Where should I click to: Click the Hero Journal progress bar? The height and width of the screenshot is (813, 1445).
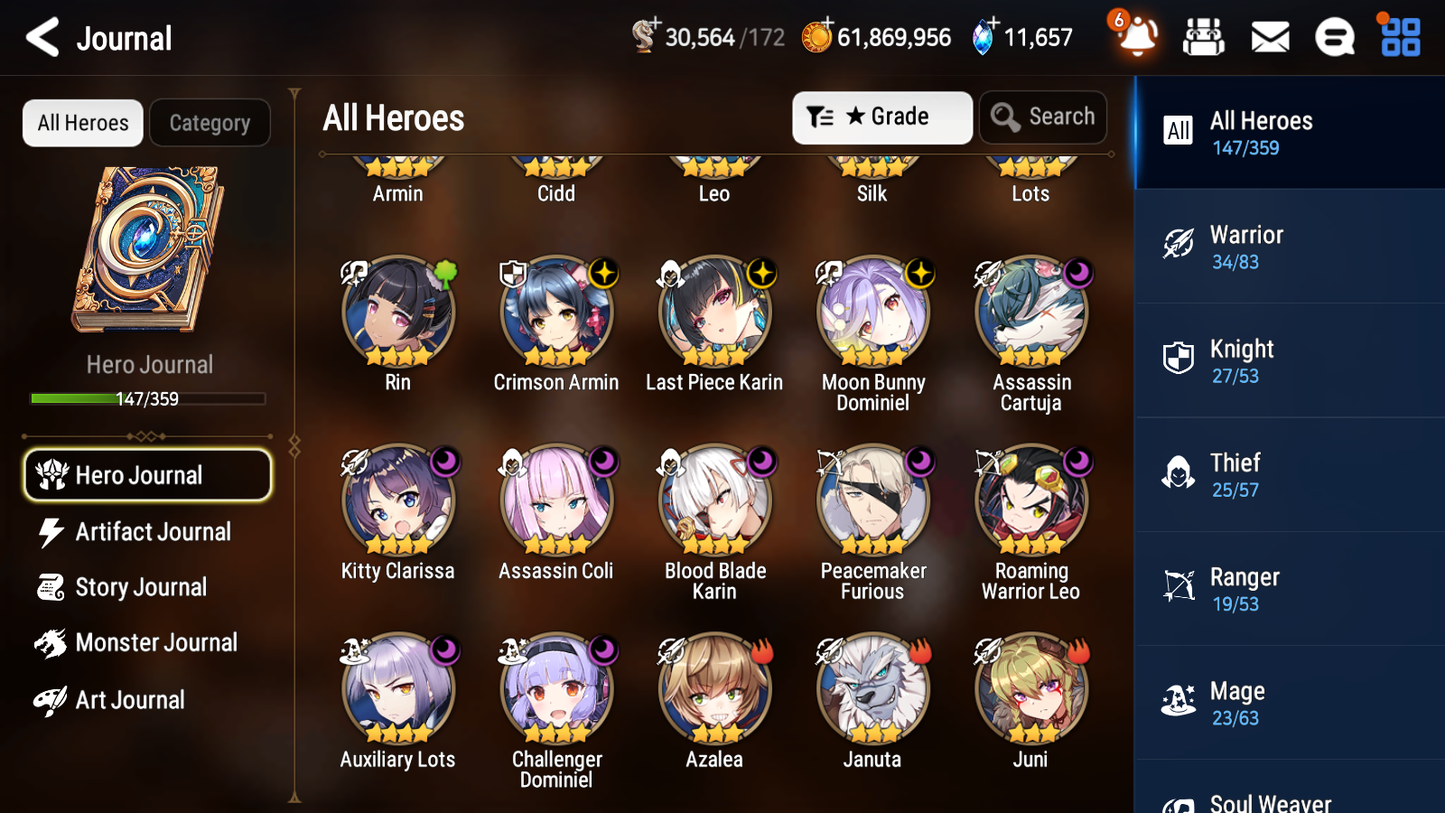click(149, 398)
